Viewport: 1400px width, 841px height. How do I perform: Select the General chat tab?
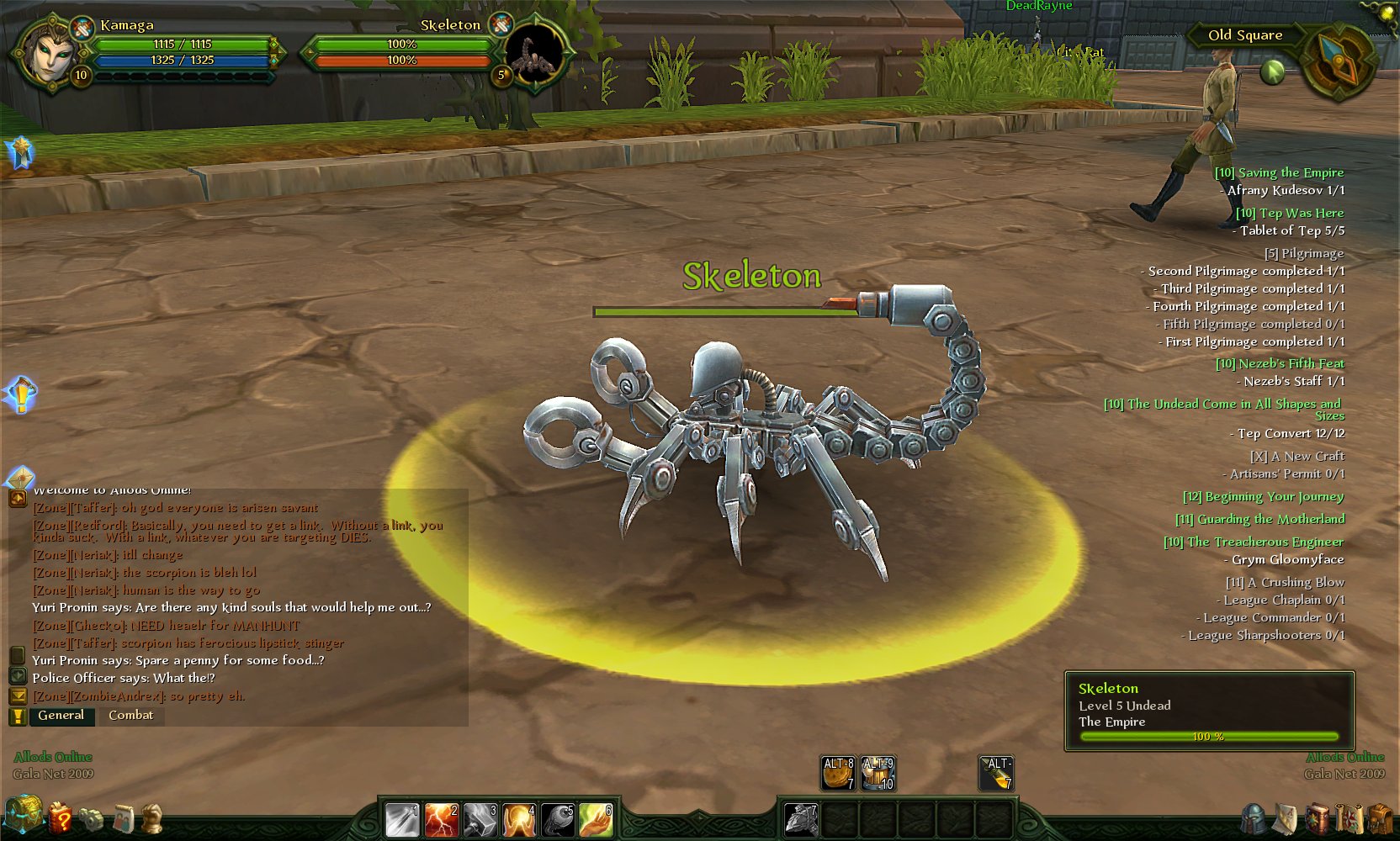pyautogui.click(x=61, y=715)
